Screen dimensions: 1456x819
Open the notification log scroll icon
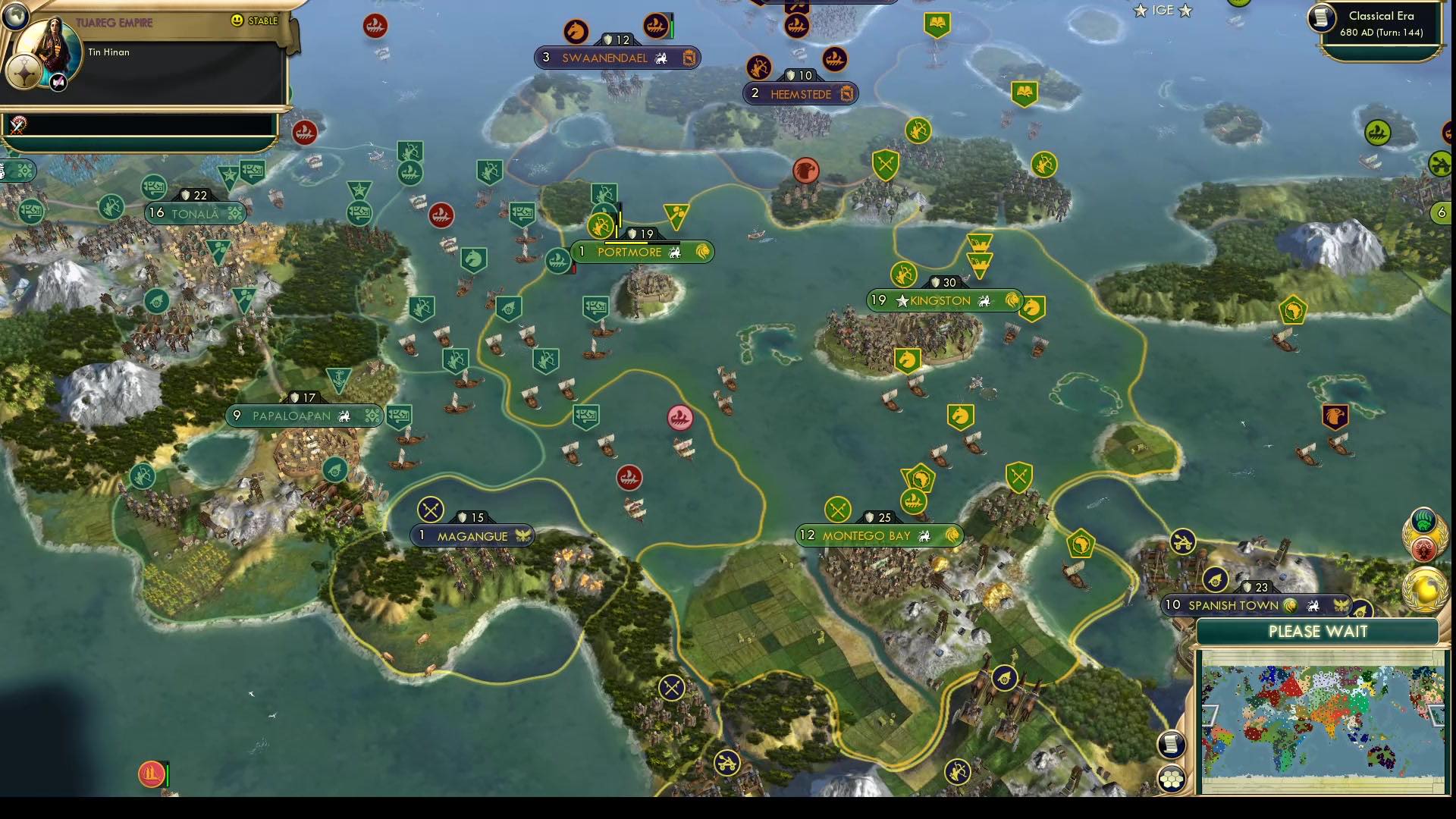(1172, 745)
